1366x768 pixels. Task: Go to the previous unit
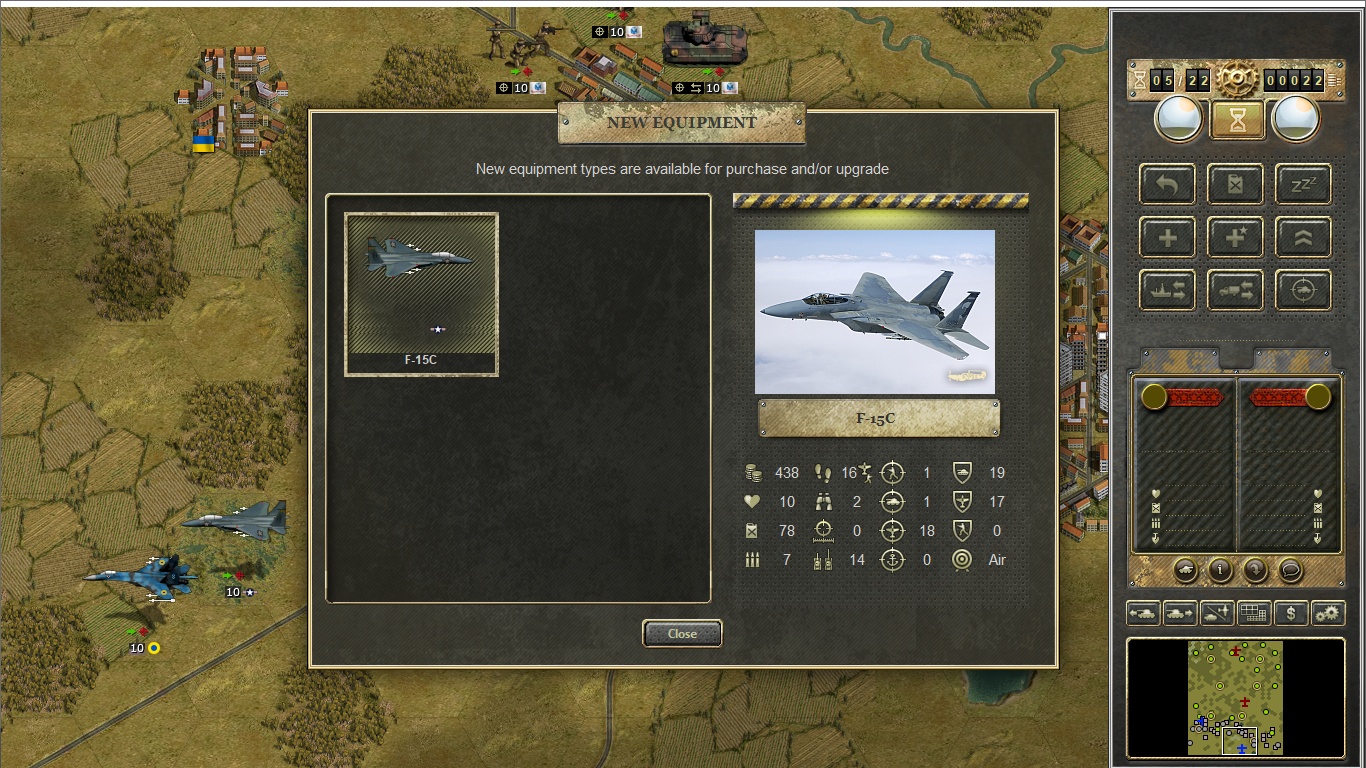[x=1143, y=613]
